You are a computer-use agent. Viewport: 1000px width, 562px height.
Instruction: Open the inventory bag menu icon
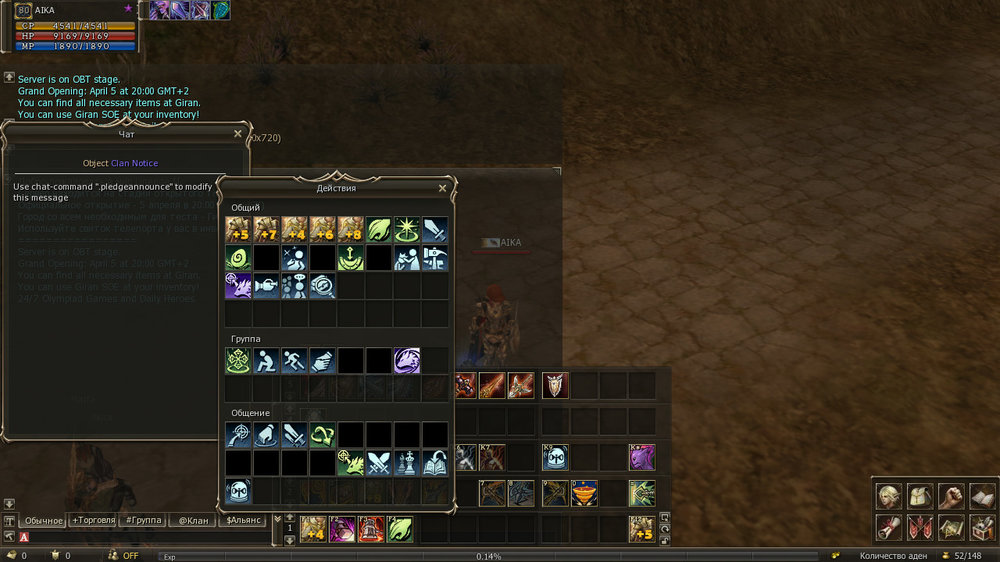pyautogui.click(x=920, y=496)
